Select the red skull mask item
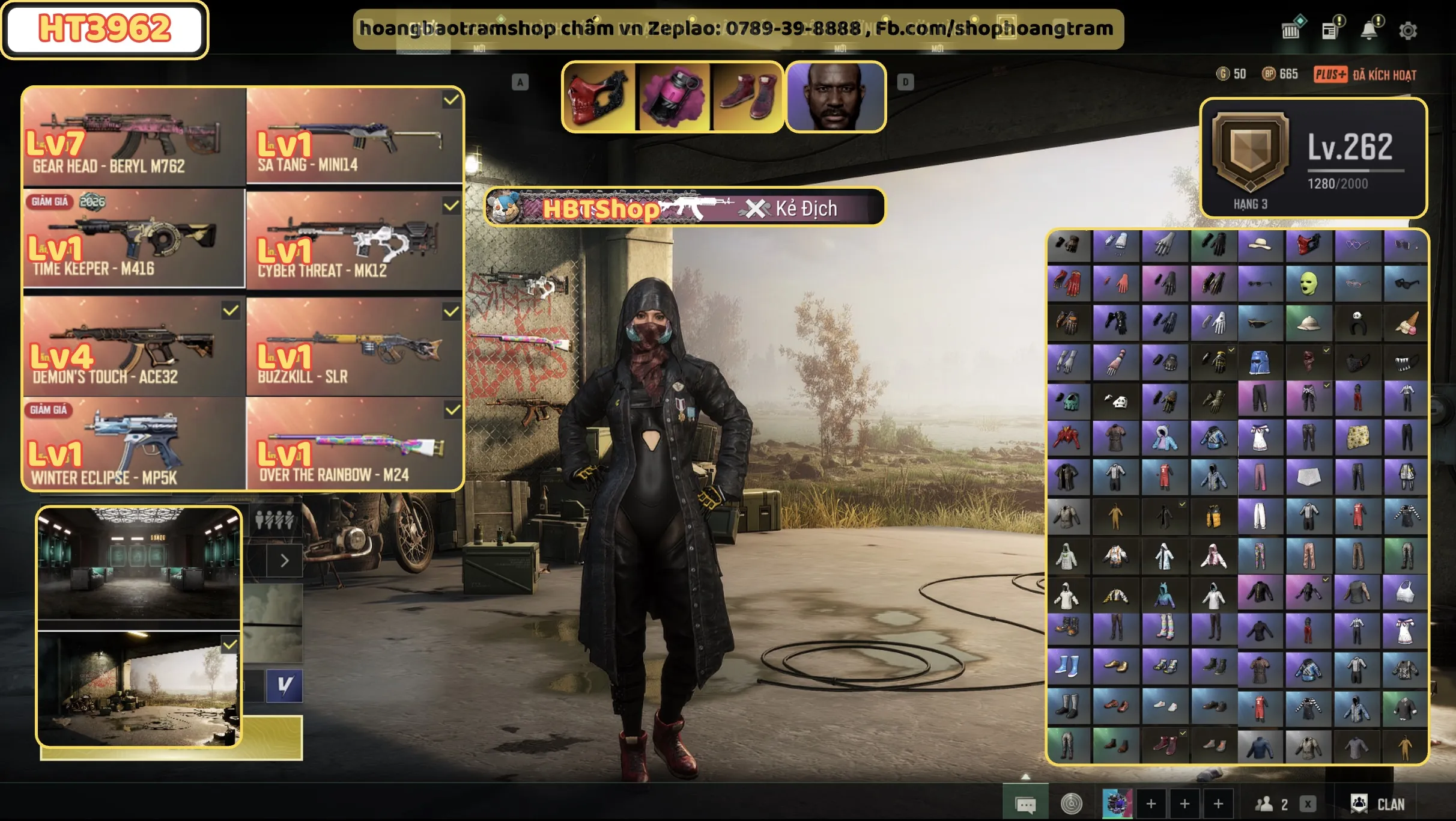Viewport: 1456px width, 821px height. [x=598, y=97]
